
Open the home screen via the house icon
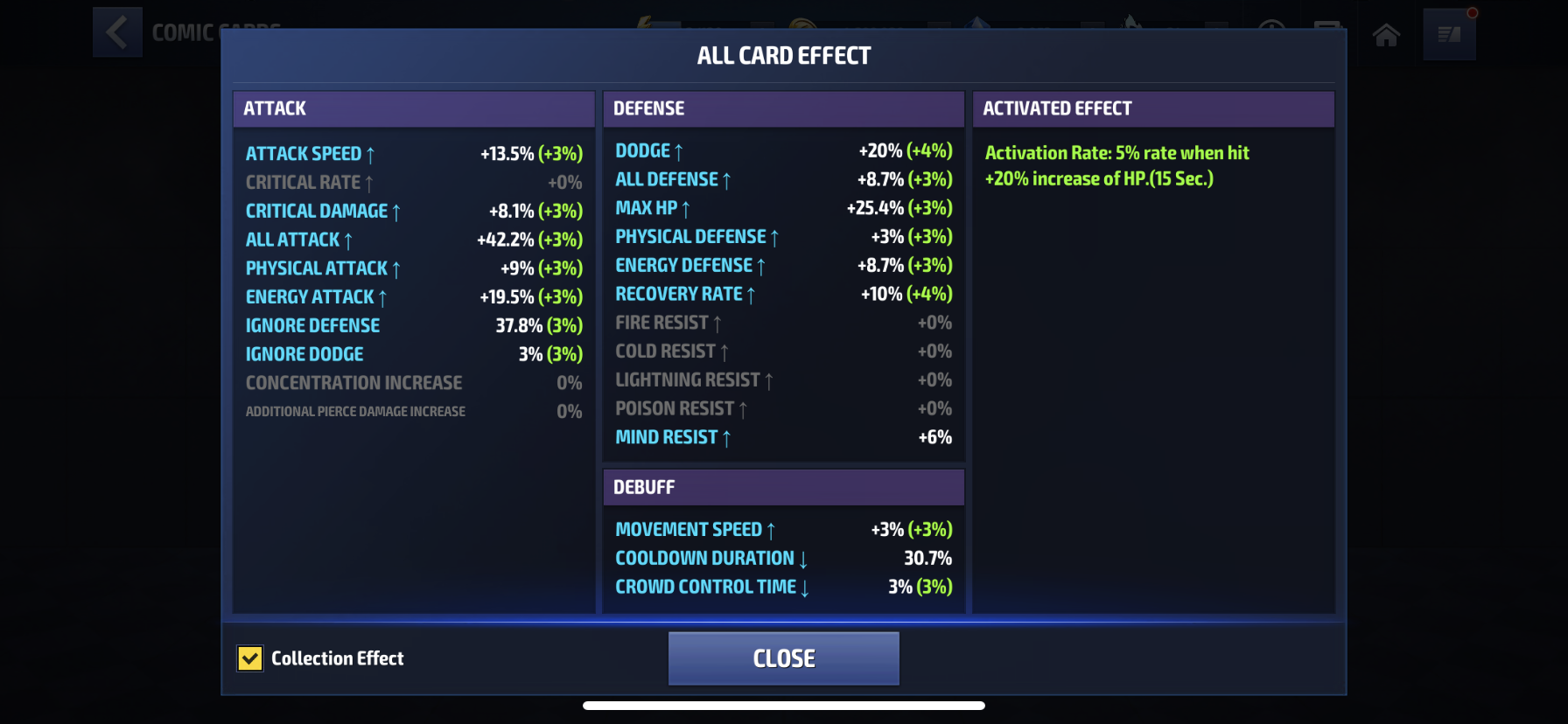click(1386, 35)
